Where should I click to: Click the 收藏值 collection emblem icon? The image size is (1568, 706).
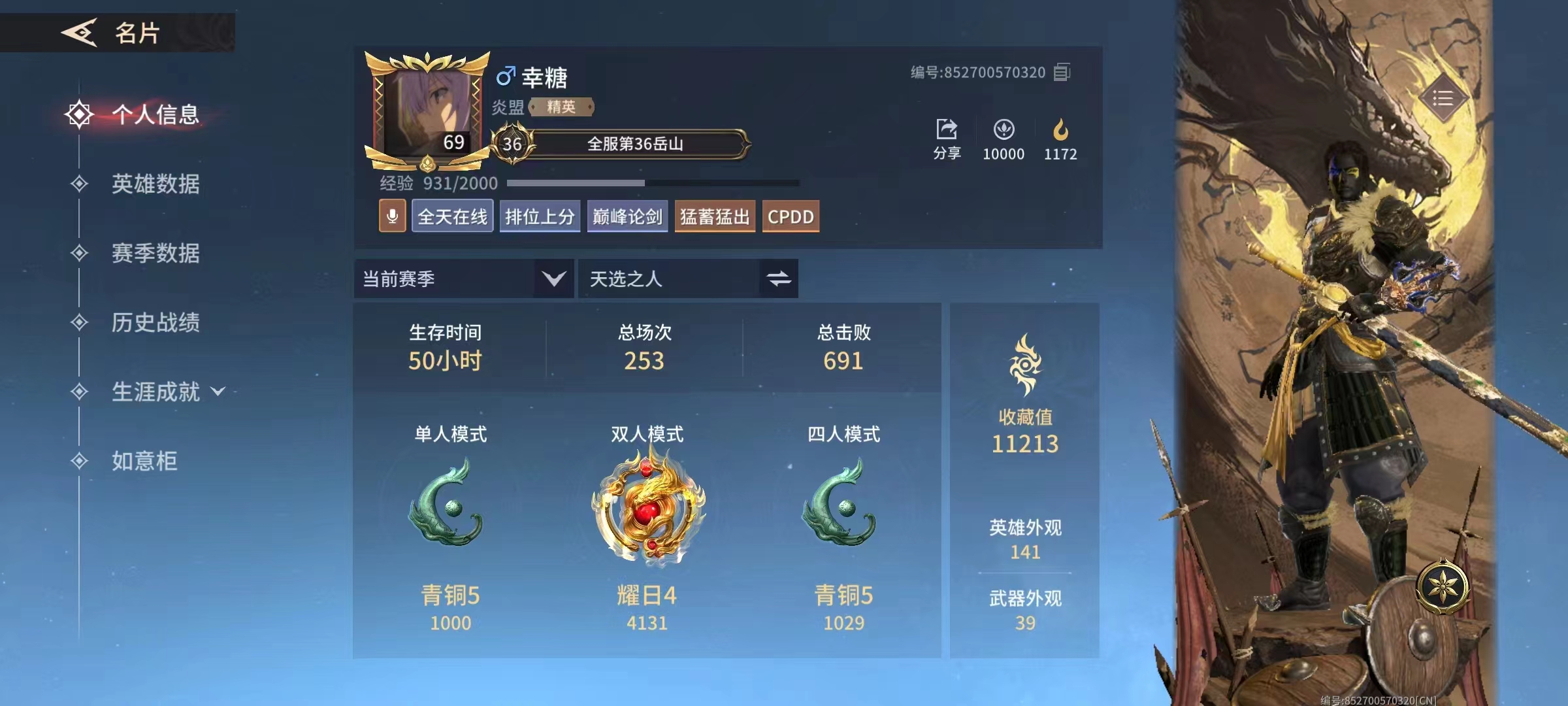(x=1024, y=363)
